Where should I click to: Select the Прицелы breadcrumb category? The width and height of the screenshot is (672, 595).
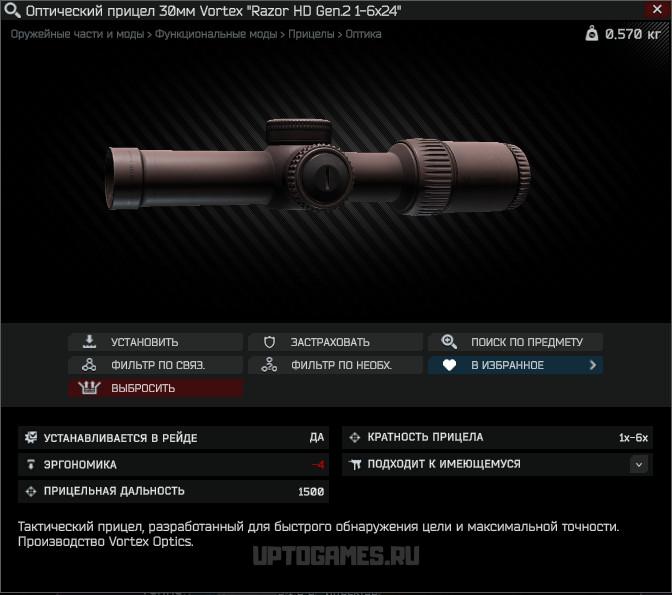point(312,34)
